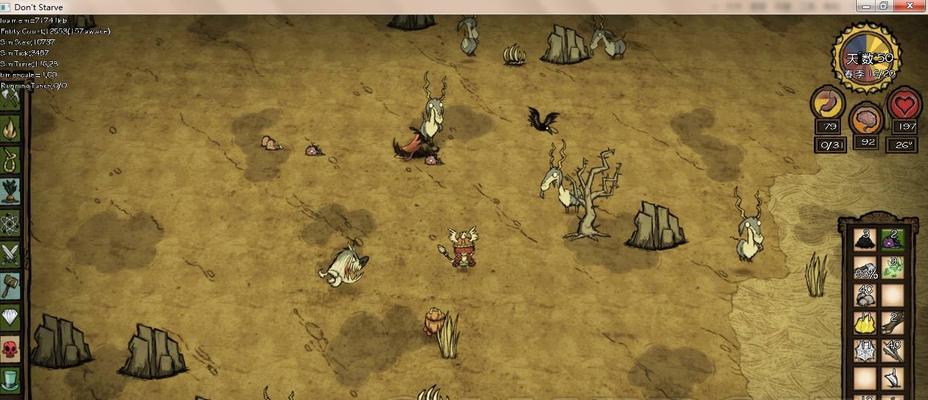Image resolution: width=928 pixels, height=400 pixels.
Task: Close the Don't Starve window
Action: [x=911, y=6]
